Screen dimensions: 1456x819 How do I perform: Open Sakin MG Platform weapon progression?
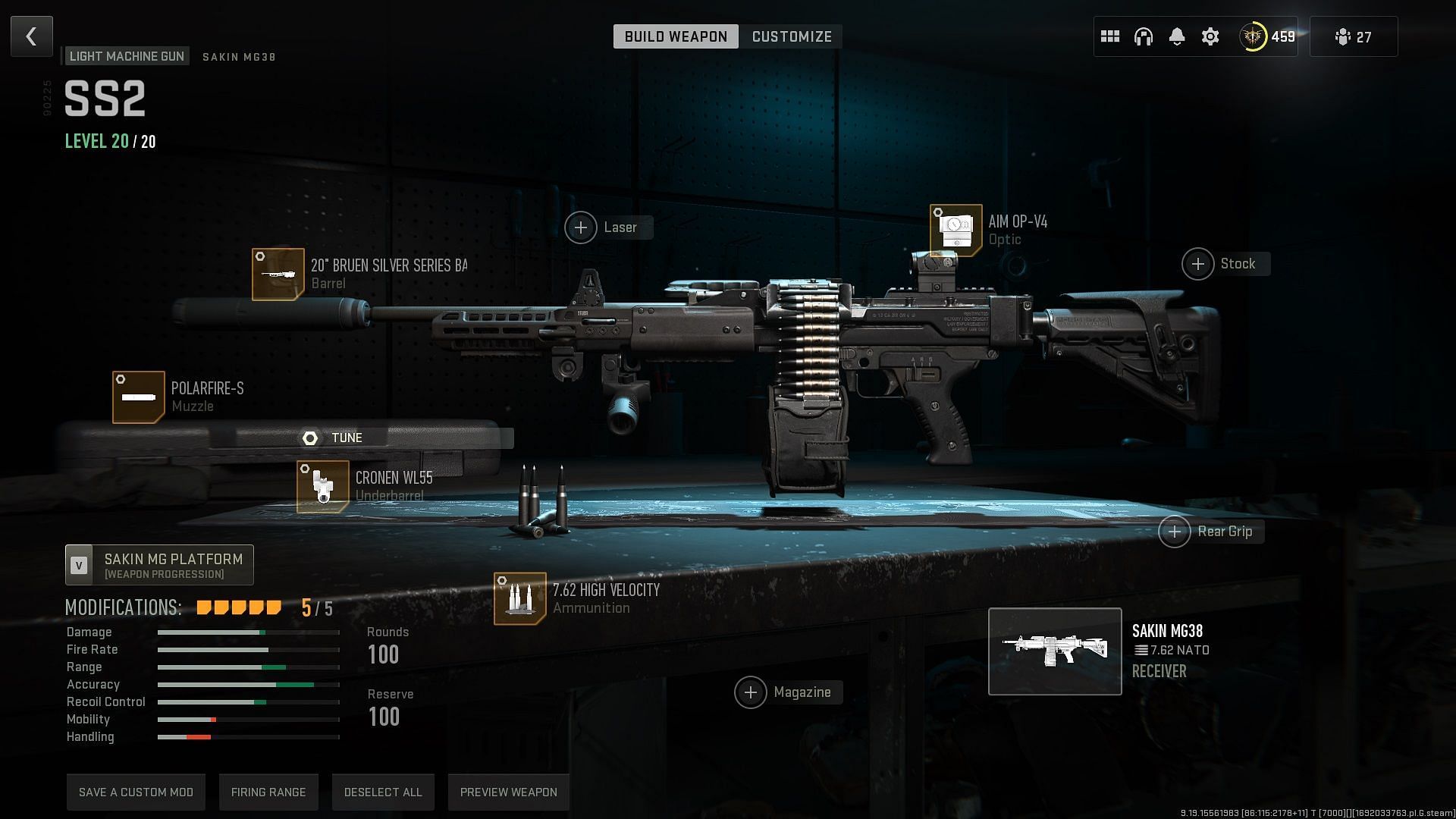click(x=159, y=565)
